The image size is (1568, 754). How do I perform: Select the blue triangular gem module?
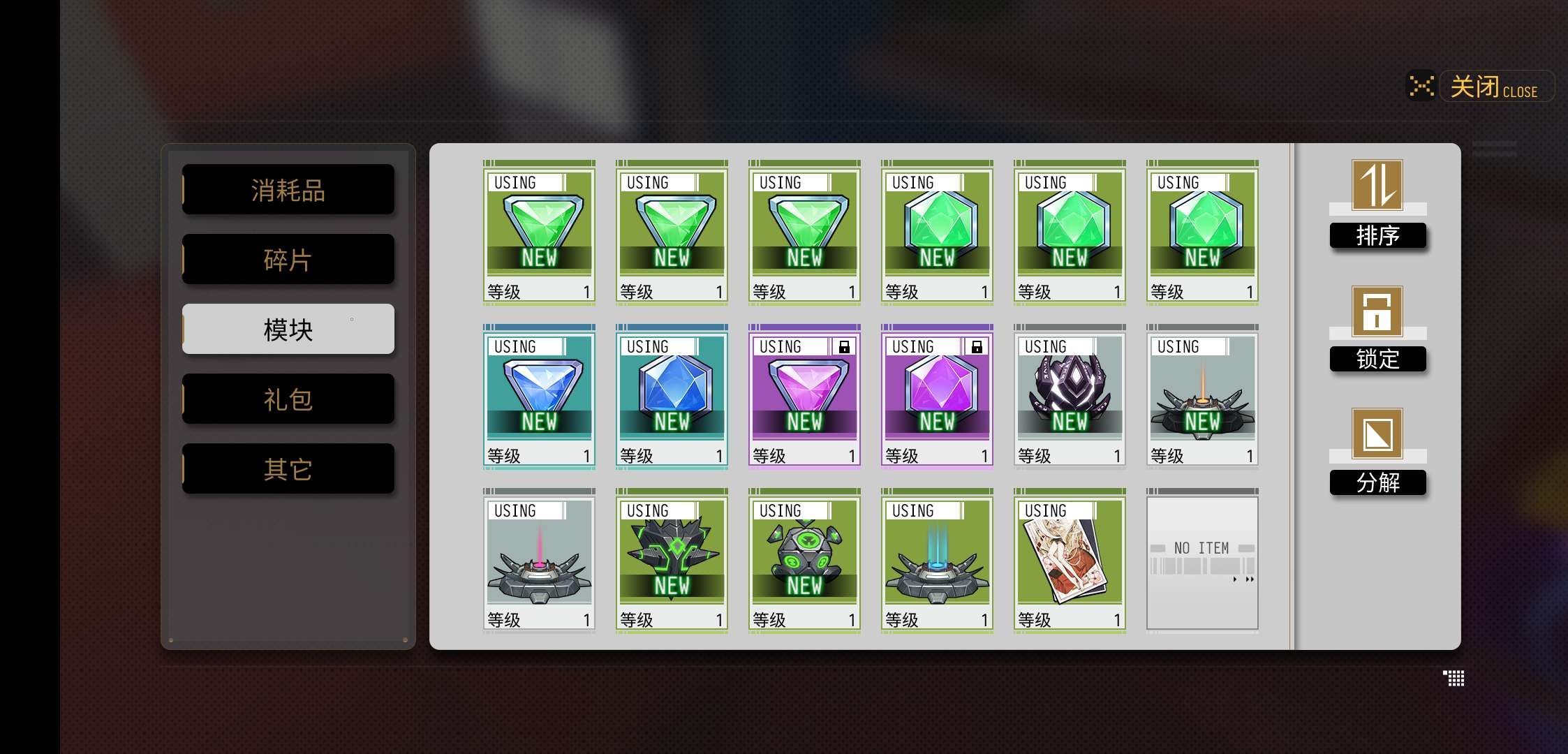coord(539,396)
